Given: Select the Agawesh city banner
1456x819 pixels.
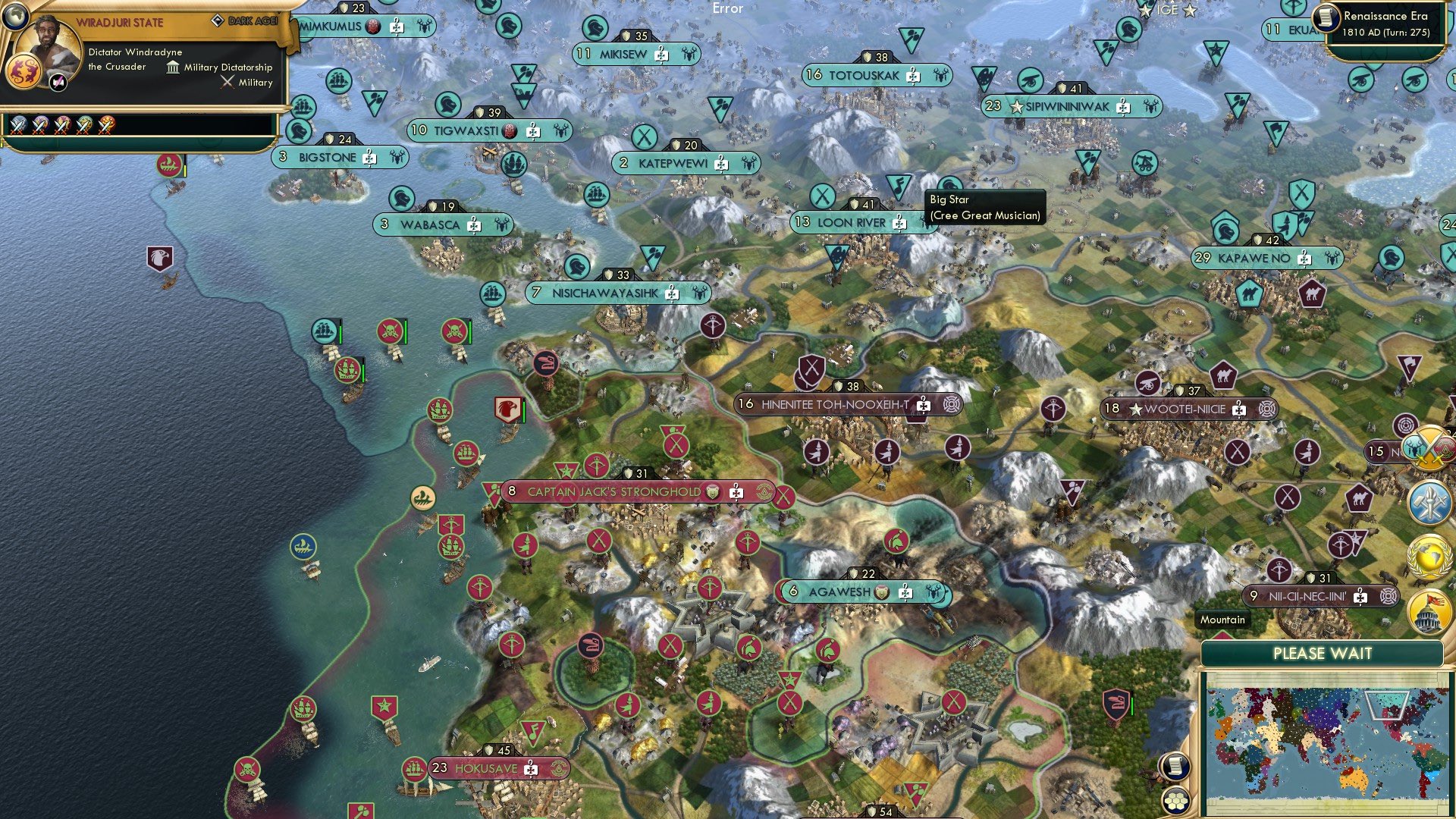Looking at the screenshot, I should (843, 593).
